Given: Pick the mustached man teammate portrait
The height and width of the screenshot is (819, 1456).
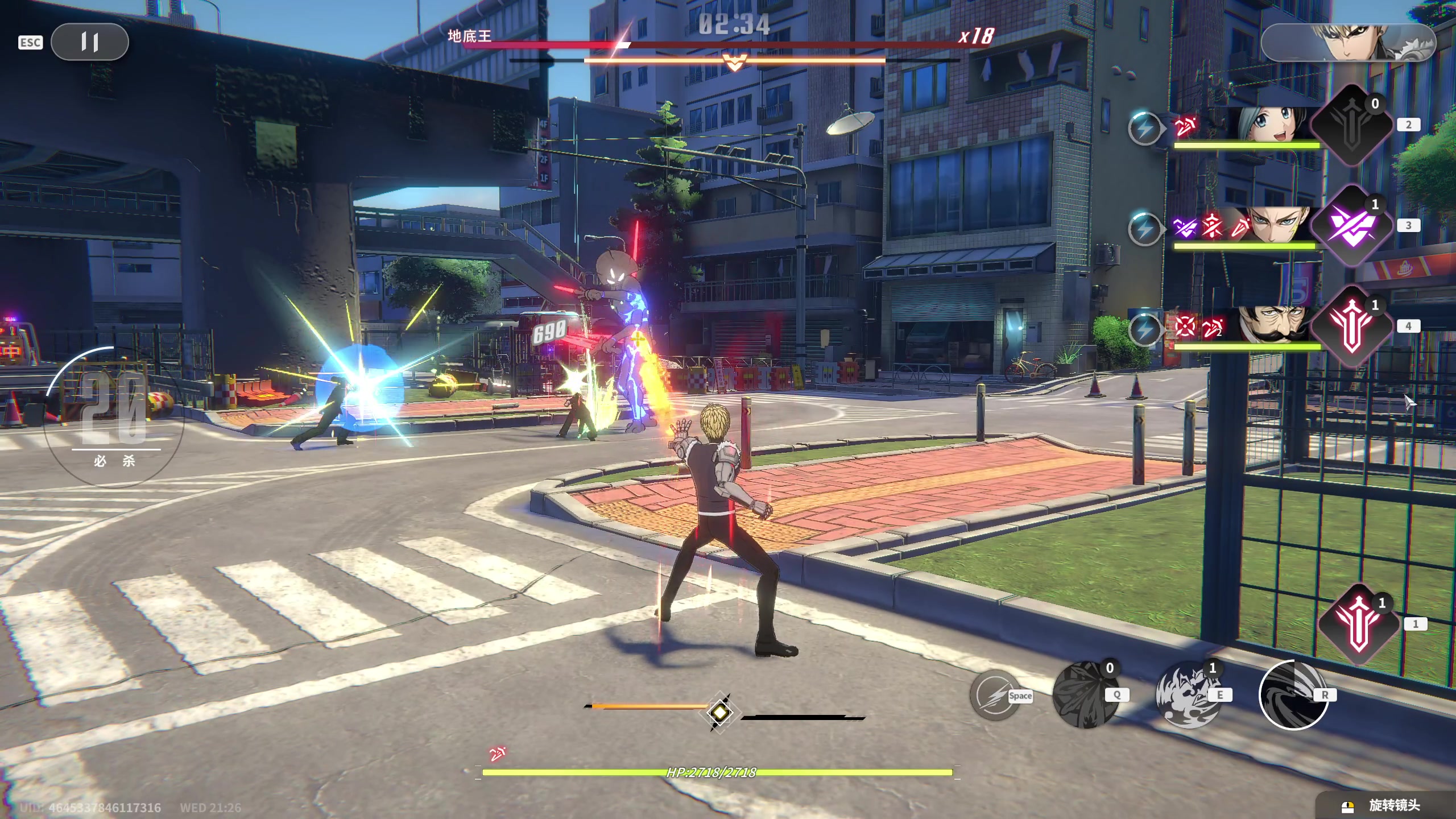Looking at the screenshot, I should point(1277,325).
